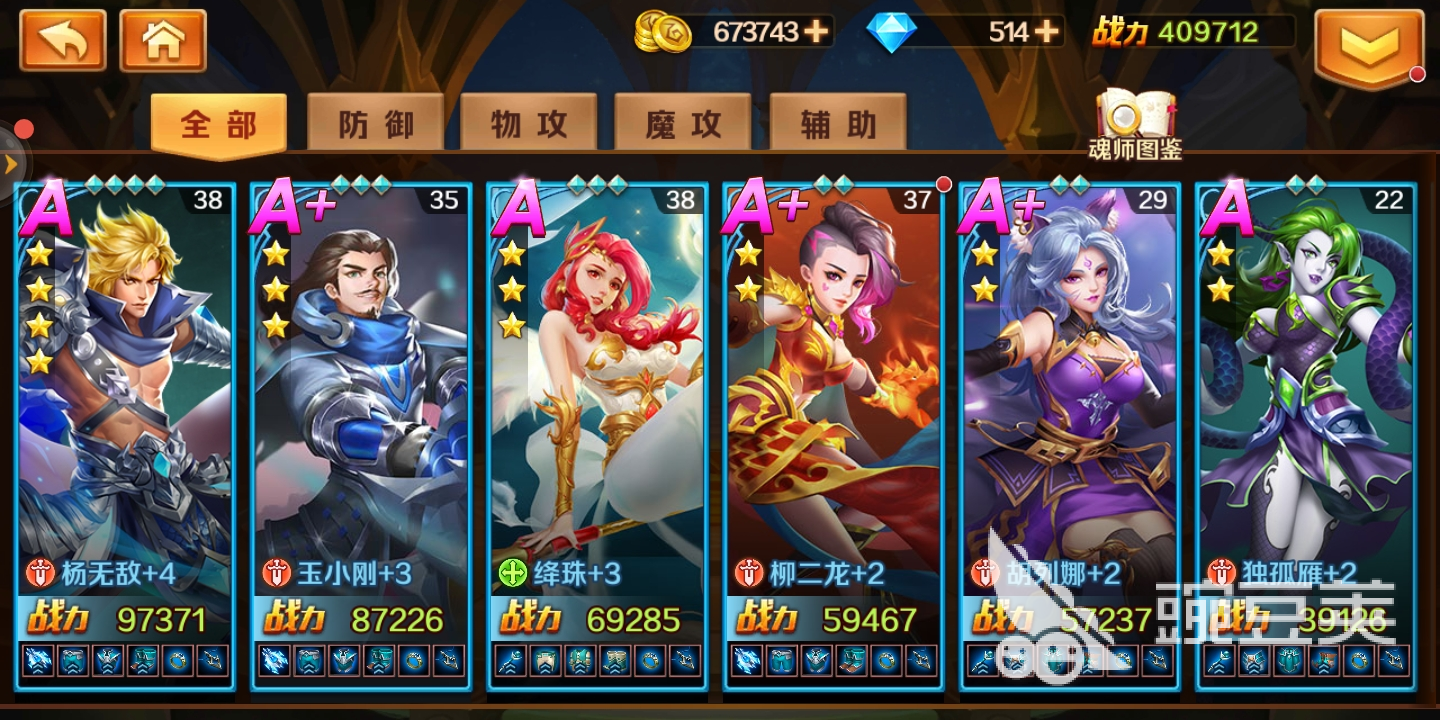The width and height of the screenshot is (1440, 720).
Task: Tap the red dot on the left screen edge
Action: coord(23,129)
